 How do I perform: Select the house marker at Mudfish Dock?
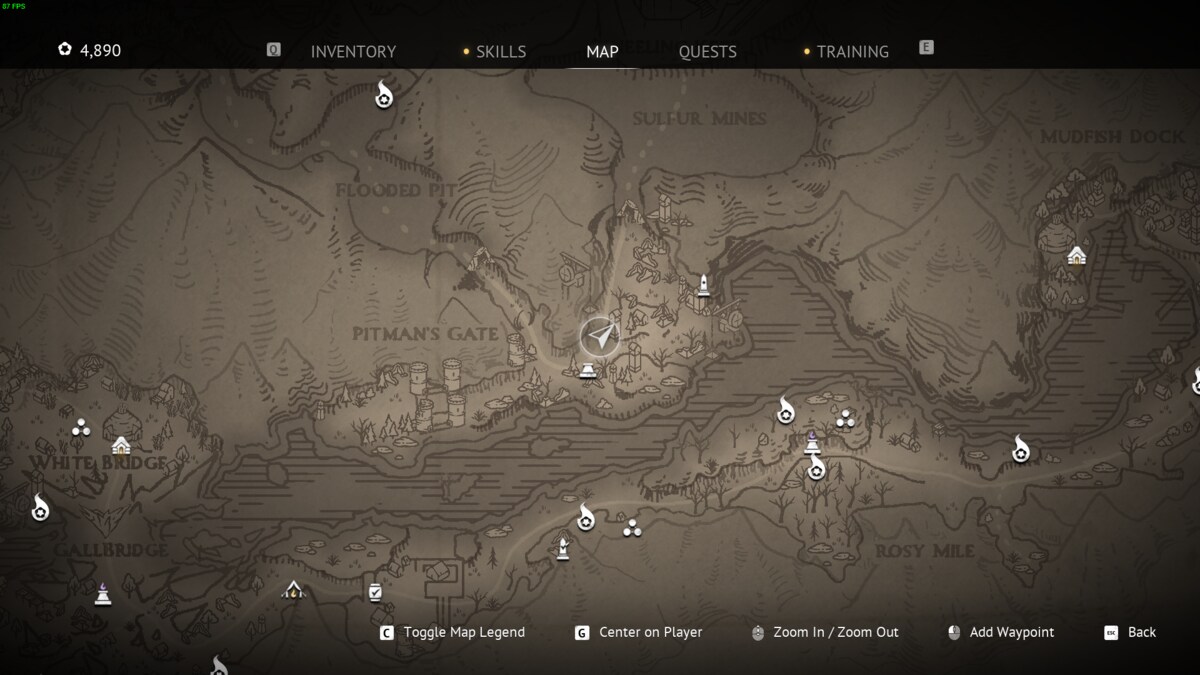(x=1076, y=256)
